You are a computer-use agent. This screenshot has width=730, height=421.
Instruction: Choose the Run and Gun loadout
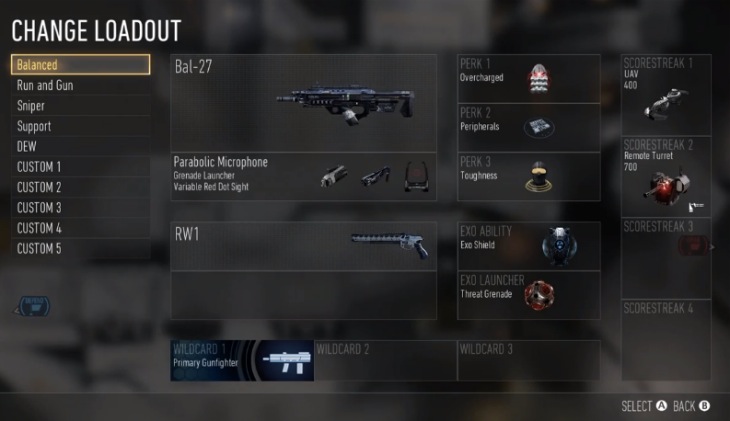[81, 86]
